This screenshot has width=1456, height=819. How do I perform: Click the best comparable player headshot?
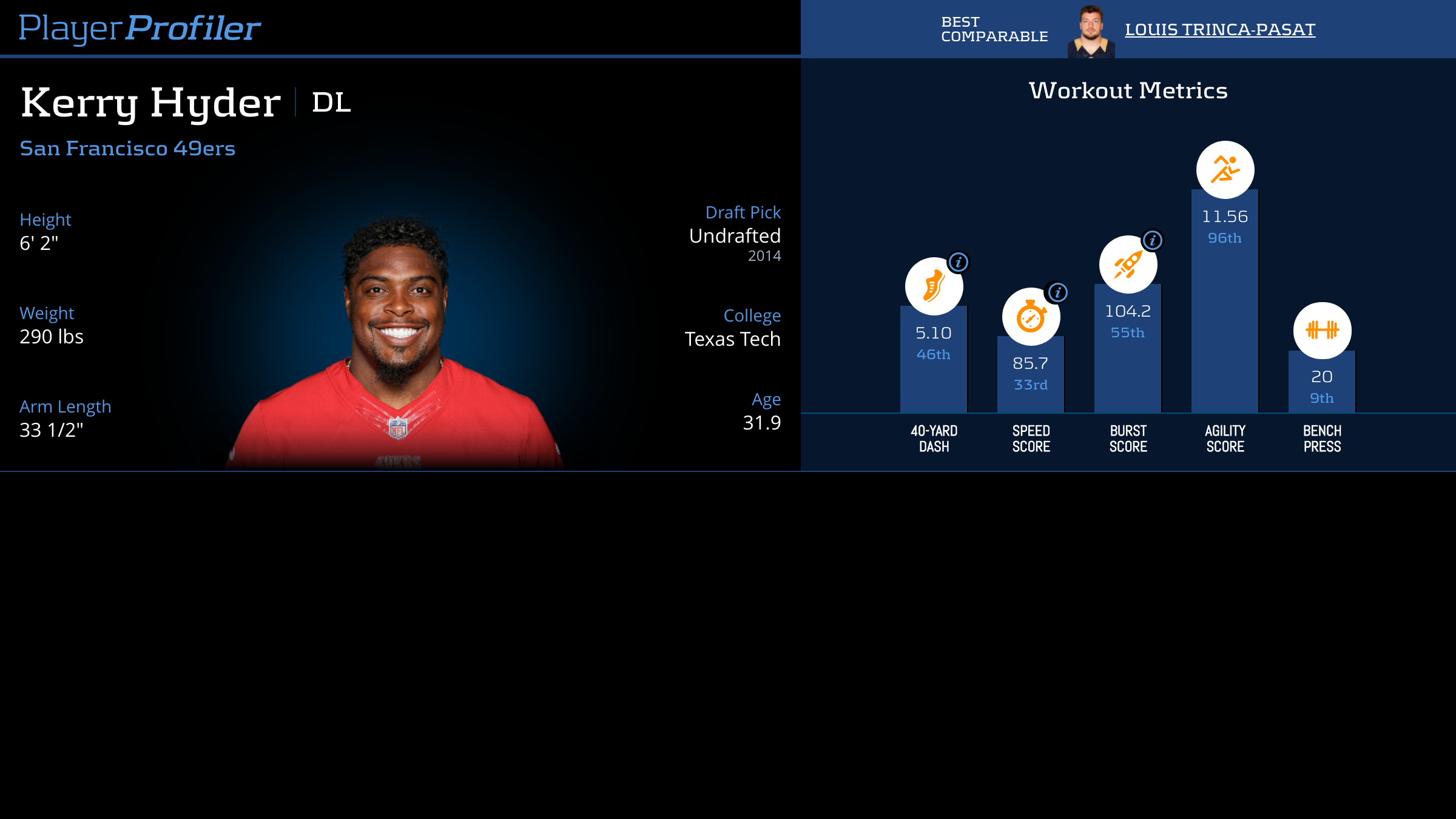pos(1091,32)
